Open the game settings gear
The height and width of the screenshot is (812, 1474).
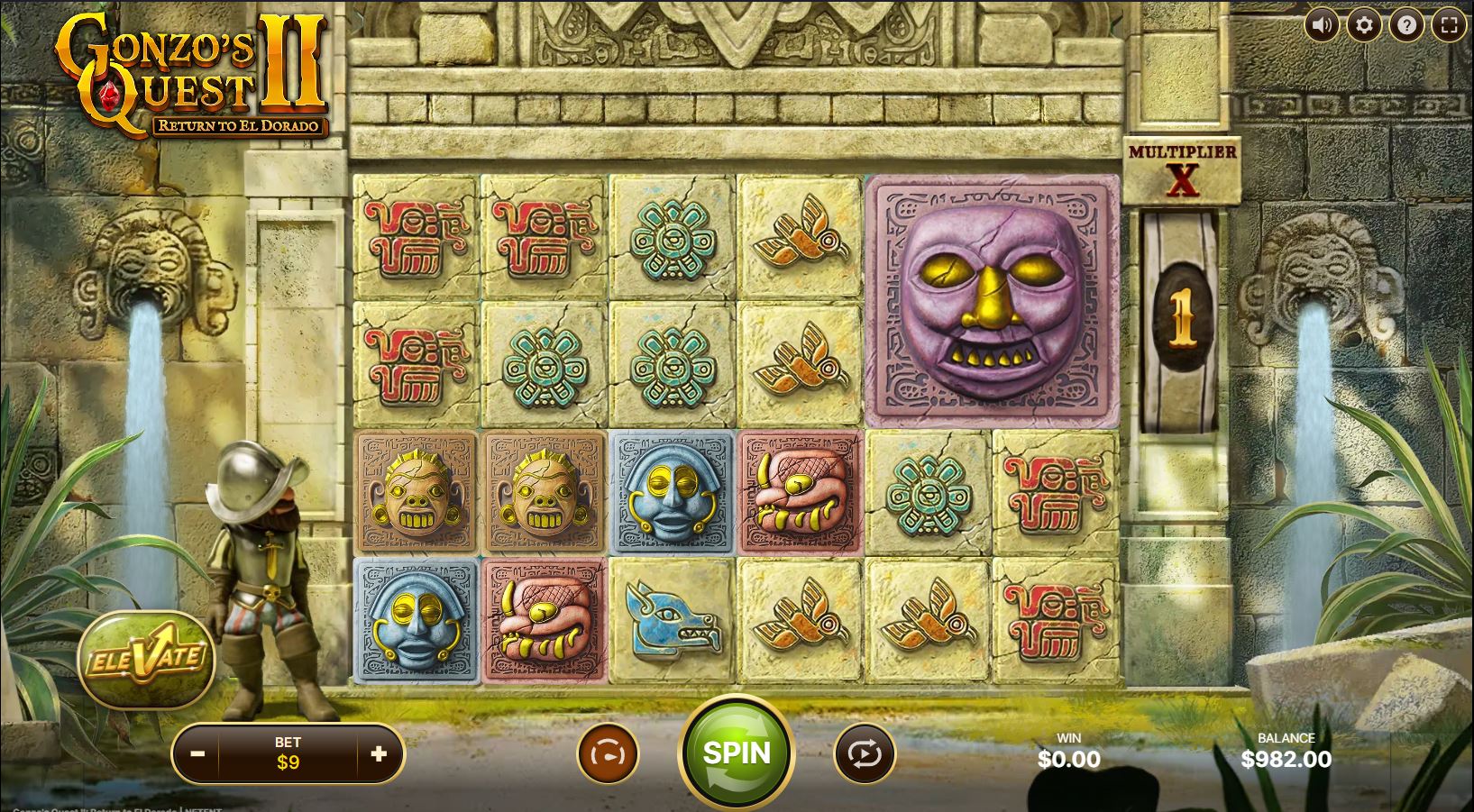(x=1363, y=25)
